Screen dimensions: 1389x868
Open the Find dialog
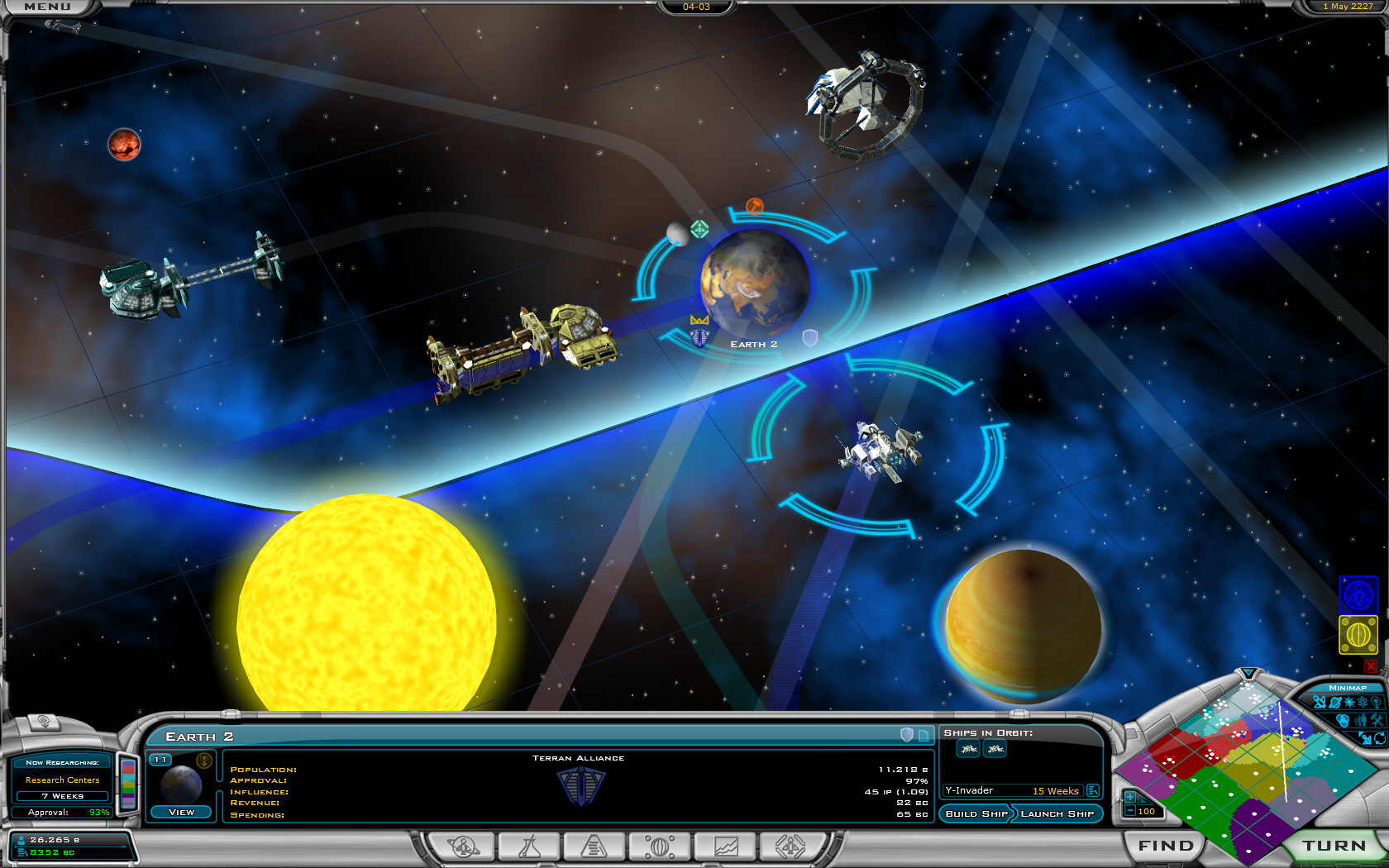click(x=1165, y=846)
